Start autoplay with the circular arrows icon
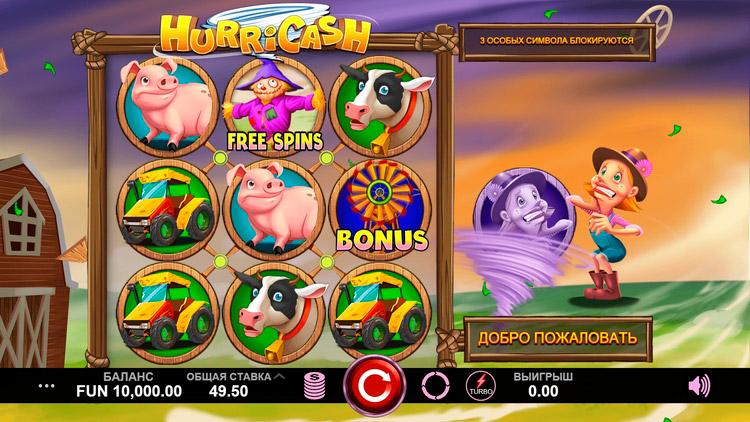The width and height of the screenshot is (750, 422). (x=436, y=385)
